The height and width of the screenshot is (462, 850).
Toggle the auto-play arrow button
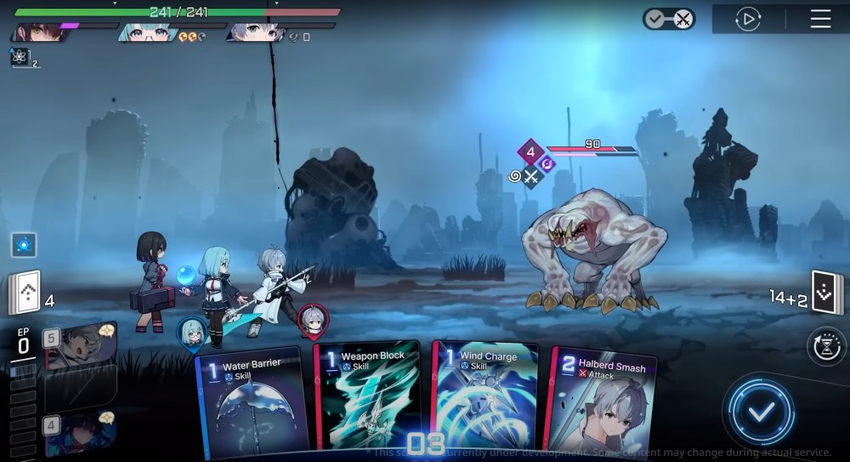(748, 19)
